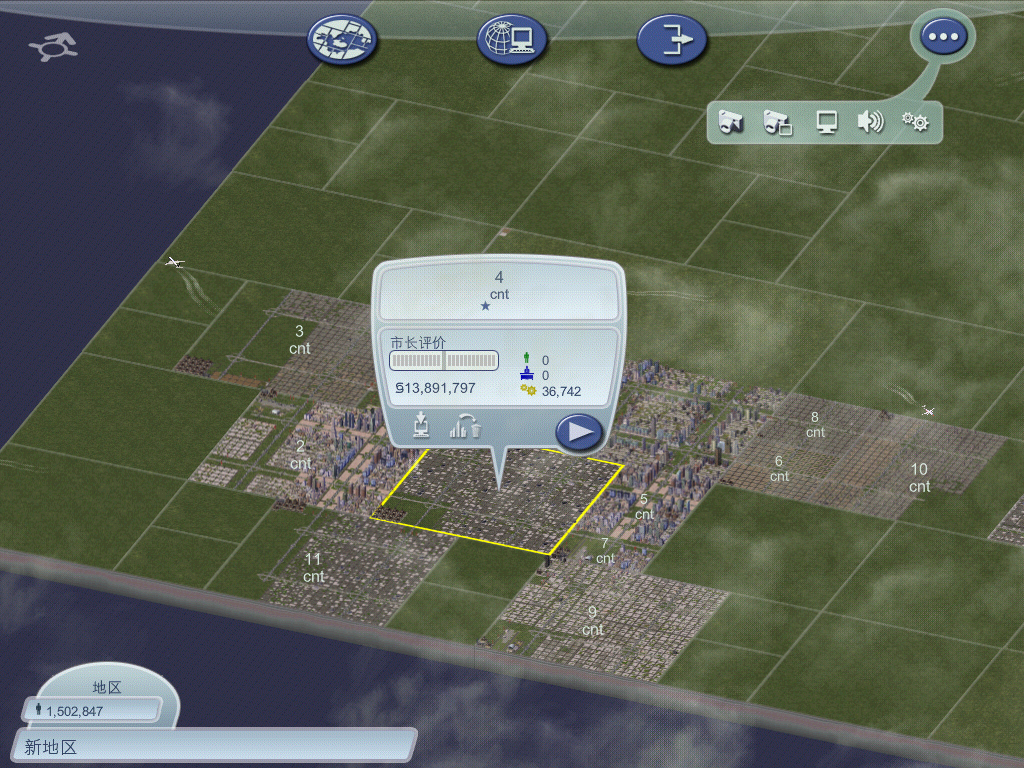Take a screenshot with the camera icon
The image size is (1024, 768).
coord(732,123)
